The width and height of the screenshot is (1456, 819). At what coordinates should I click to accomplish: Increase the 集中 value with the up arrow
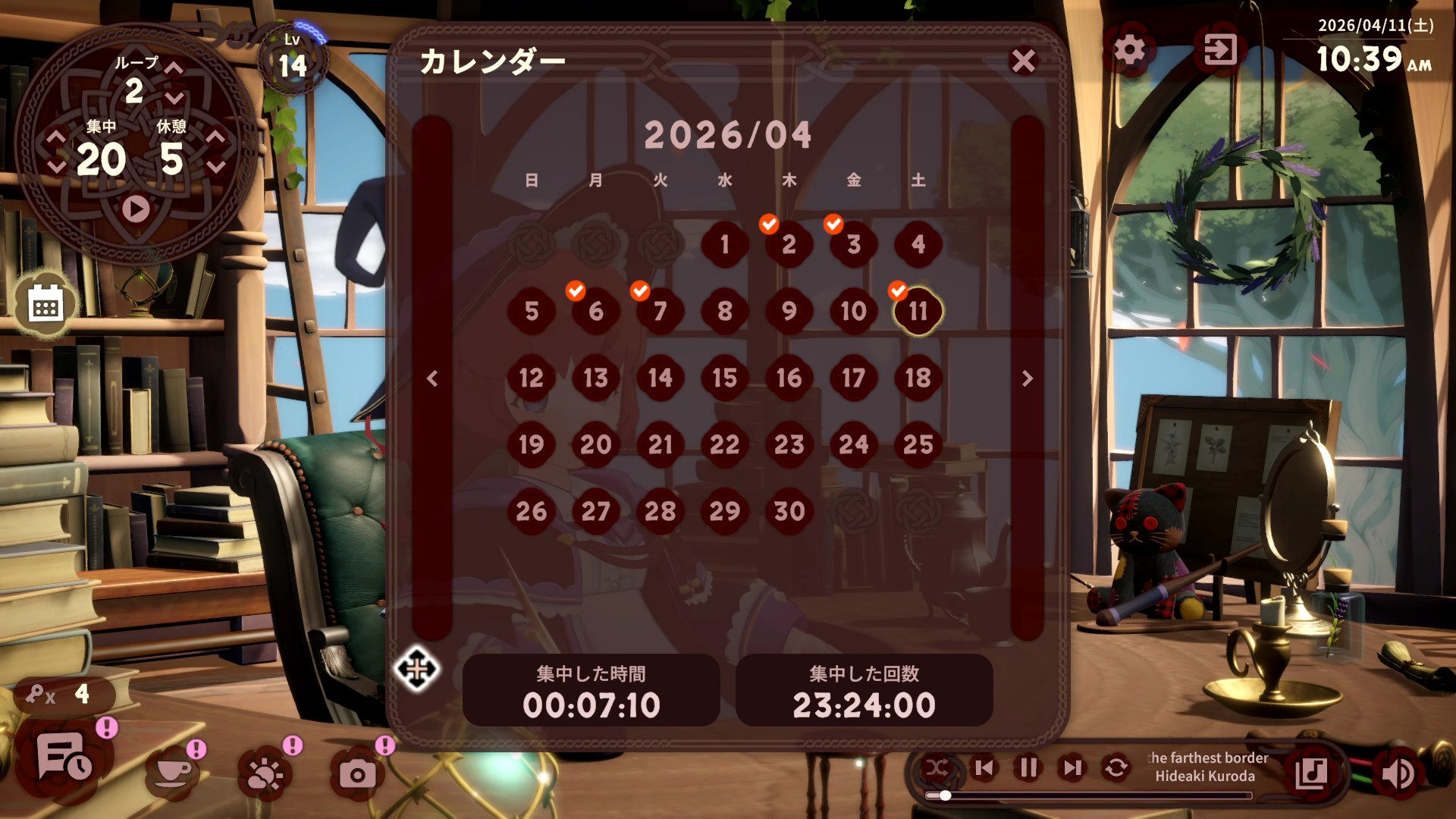coord(55,138)
